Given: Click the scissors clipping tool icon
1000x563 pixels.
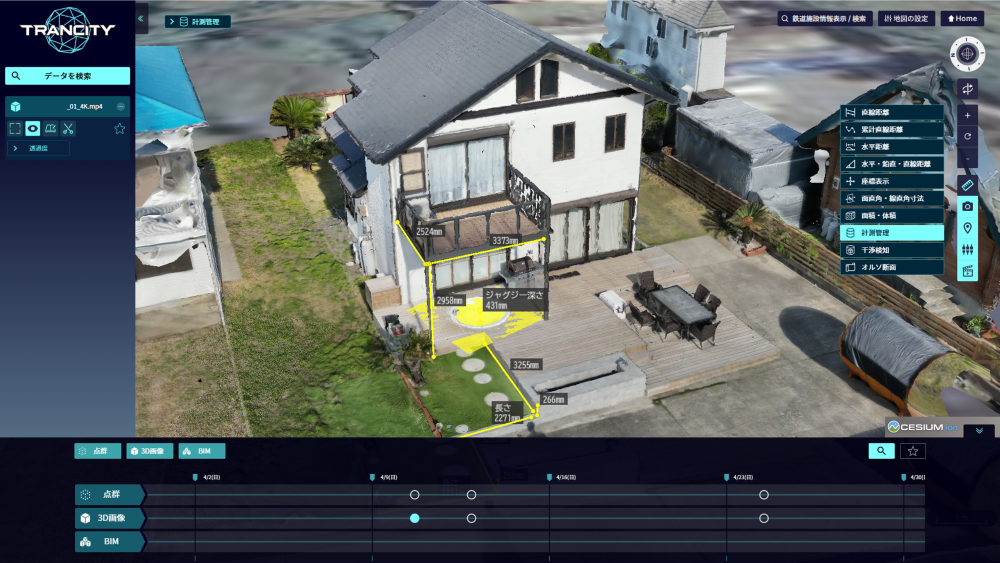Looking at the screenshot, I should [68, 128].
